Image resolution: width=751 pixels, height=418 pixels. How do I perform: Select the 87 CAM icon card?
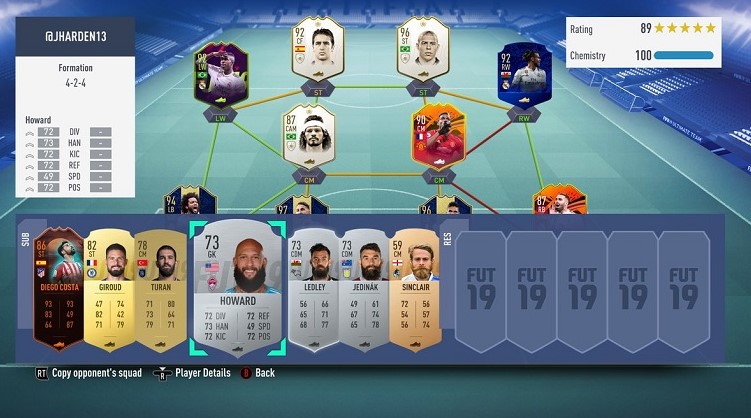tap(304, 135)
